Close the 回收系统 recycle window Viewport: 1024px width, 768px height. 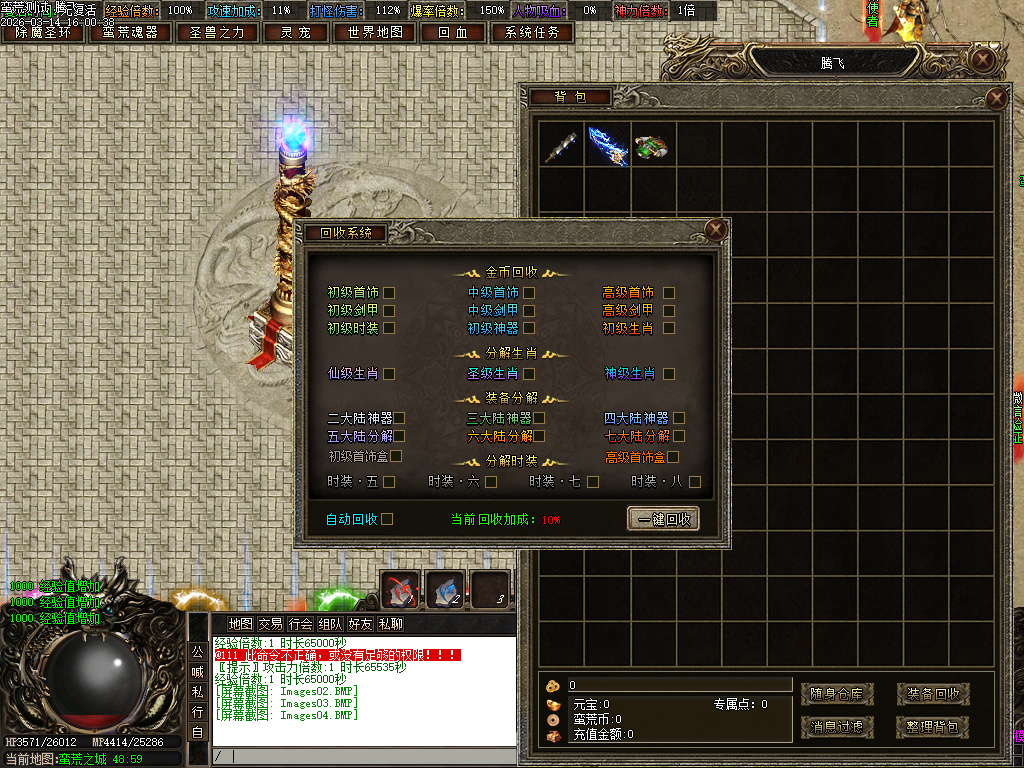coord(715,230)
